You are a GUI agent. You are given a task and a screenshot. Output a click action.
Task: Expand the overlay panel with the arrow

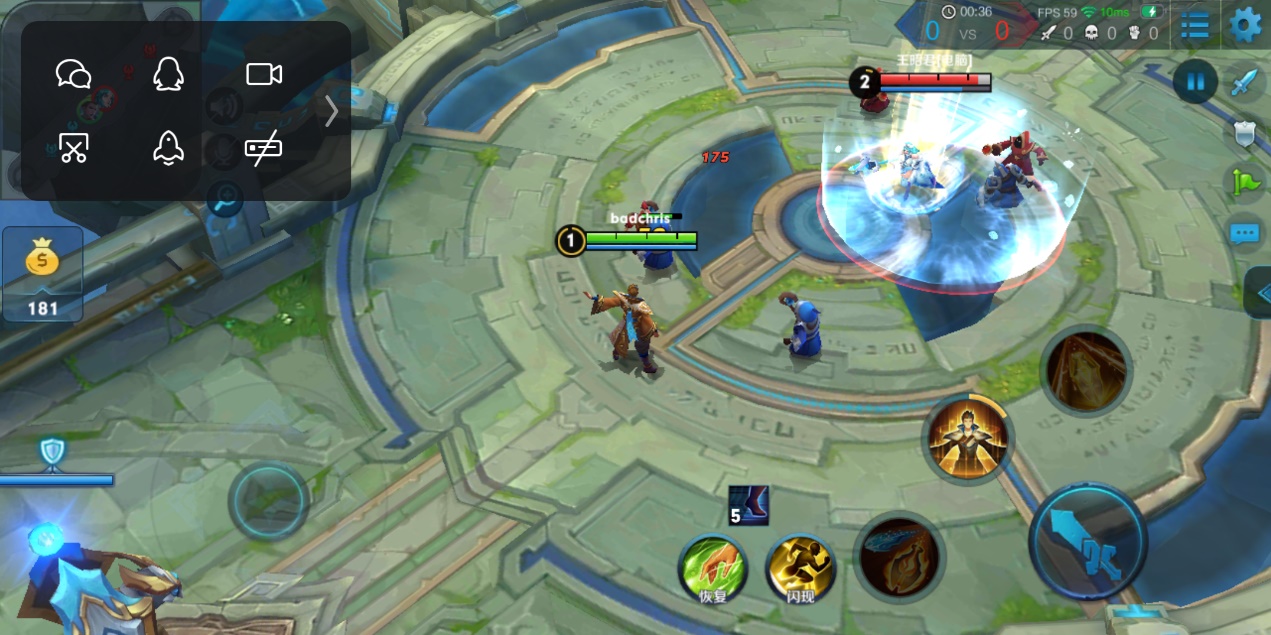coord(332,111)
